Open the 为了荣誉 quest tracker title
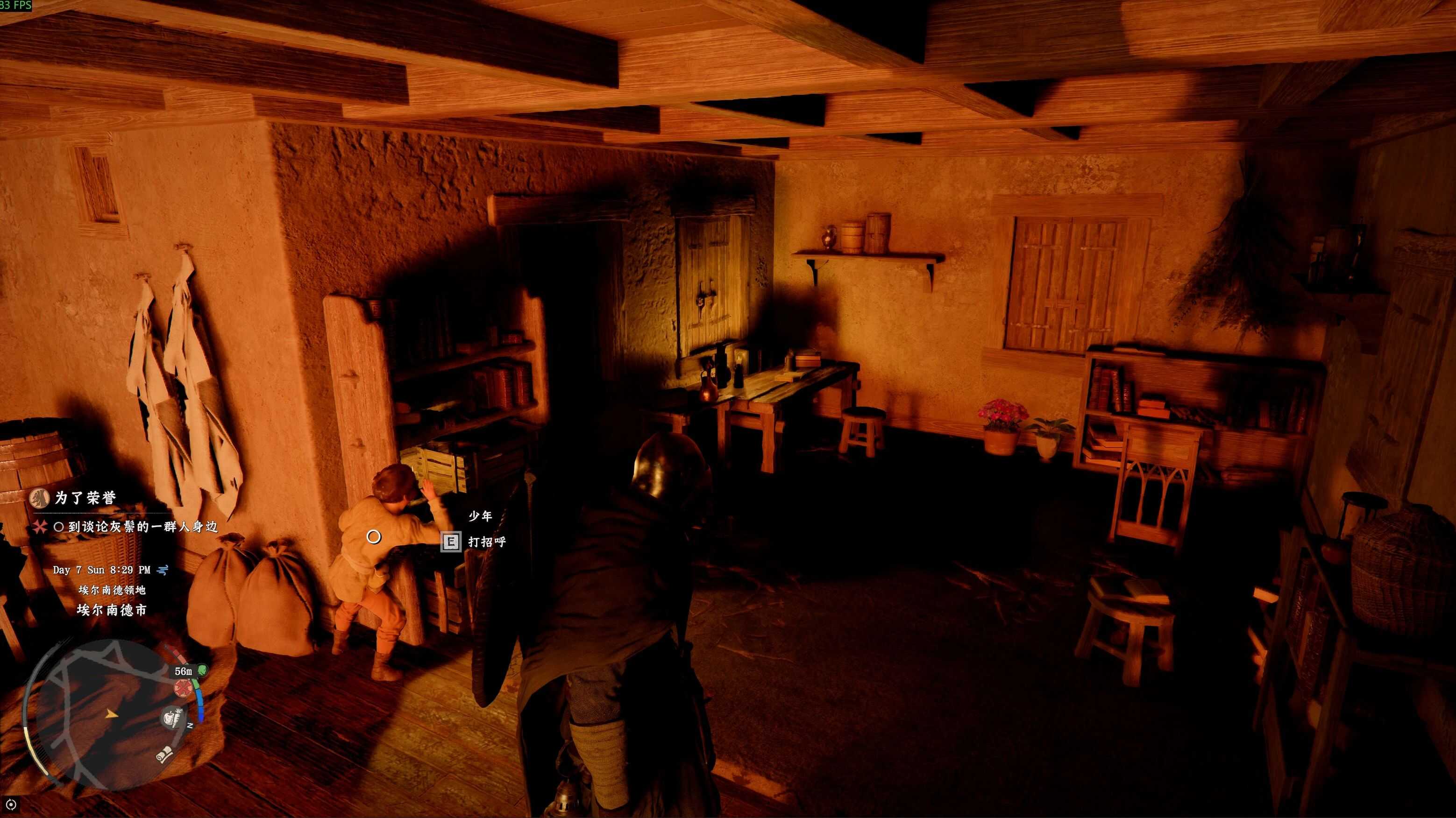Viewport: 1456px width, 818px height. pos(85,498)
